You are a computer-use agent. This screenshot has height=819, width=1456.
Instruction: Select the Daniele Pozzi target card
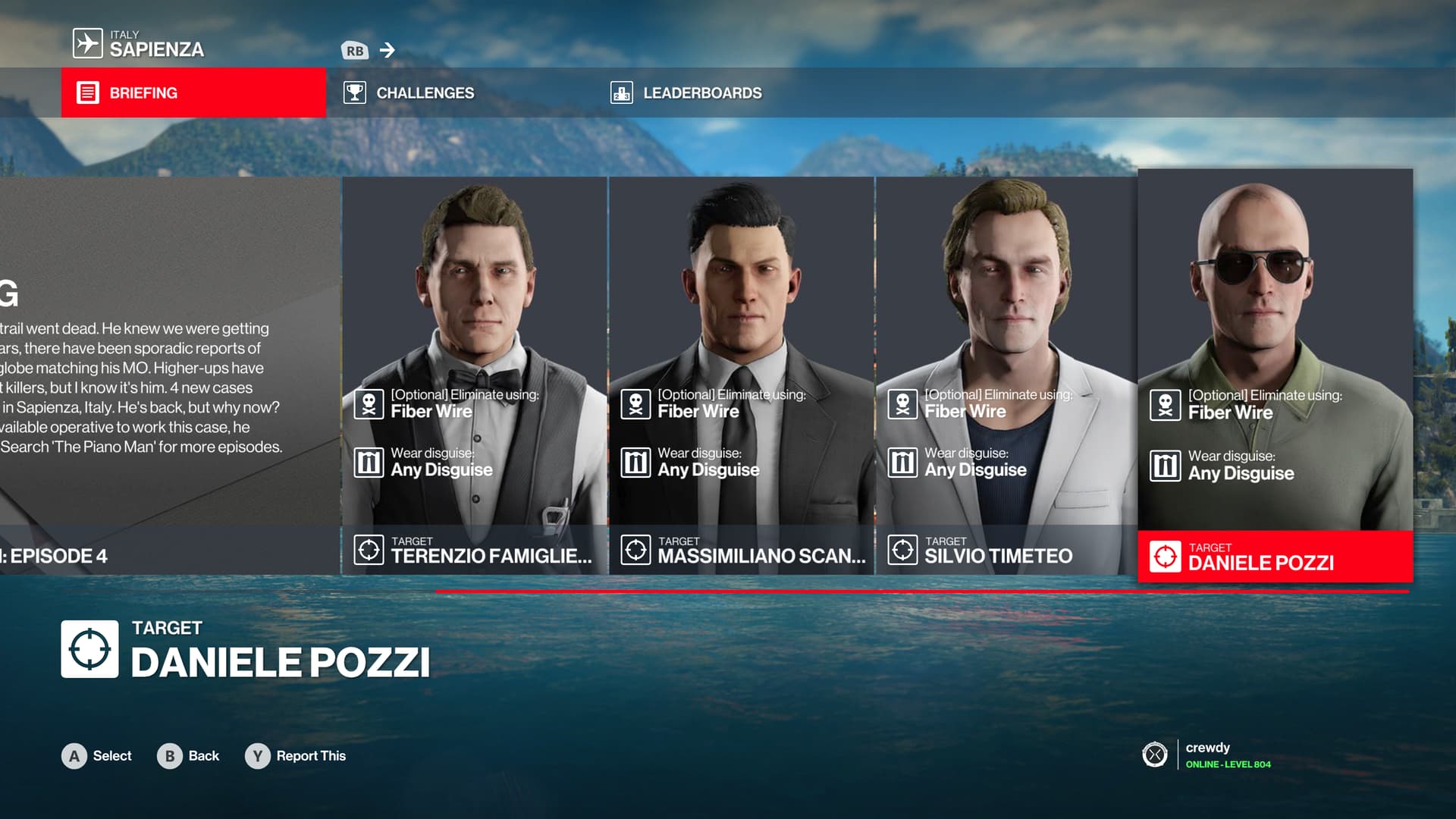1275,375
